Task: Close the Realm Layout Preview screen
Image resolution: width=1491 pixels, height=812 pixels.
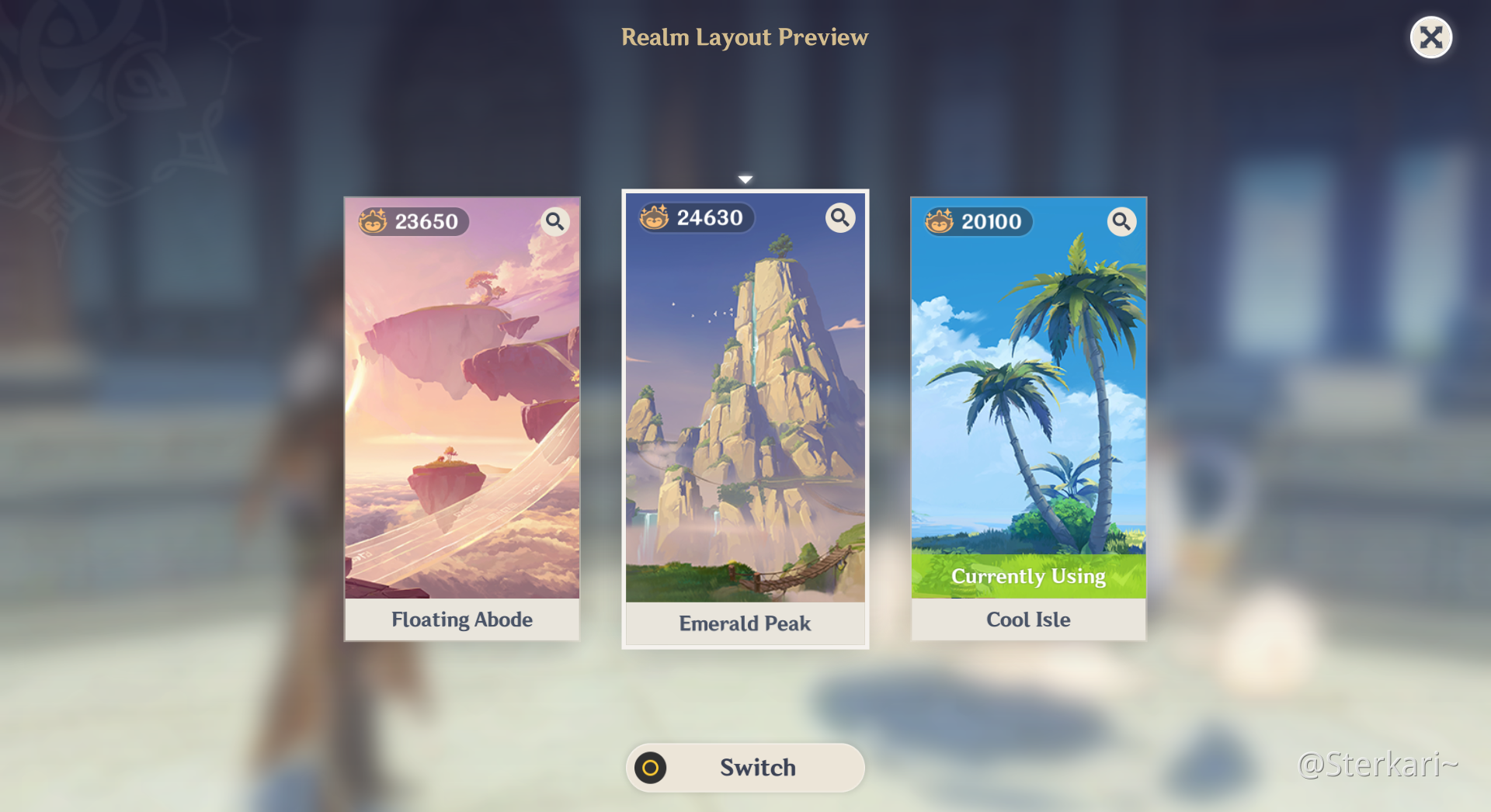Action: pos(1430,37)
